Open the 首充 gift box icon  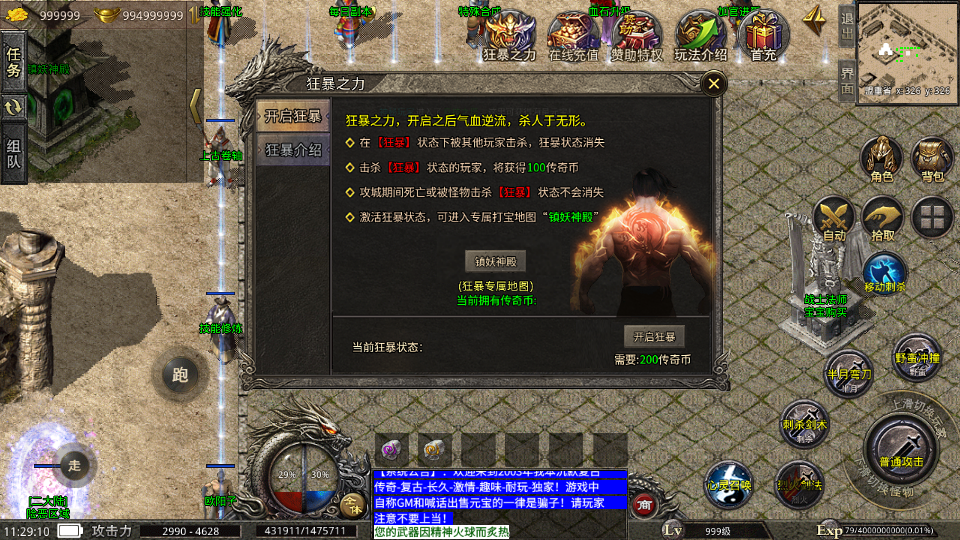[763, 37]
